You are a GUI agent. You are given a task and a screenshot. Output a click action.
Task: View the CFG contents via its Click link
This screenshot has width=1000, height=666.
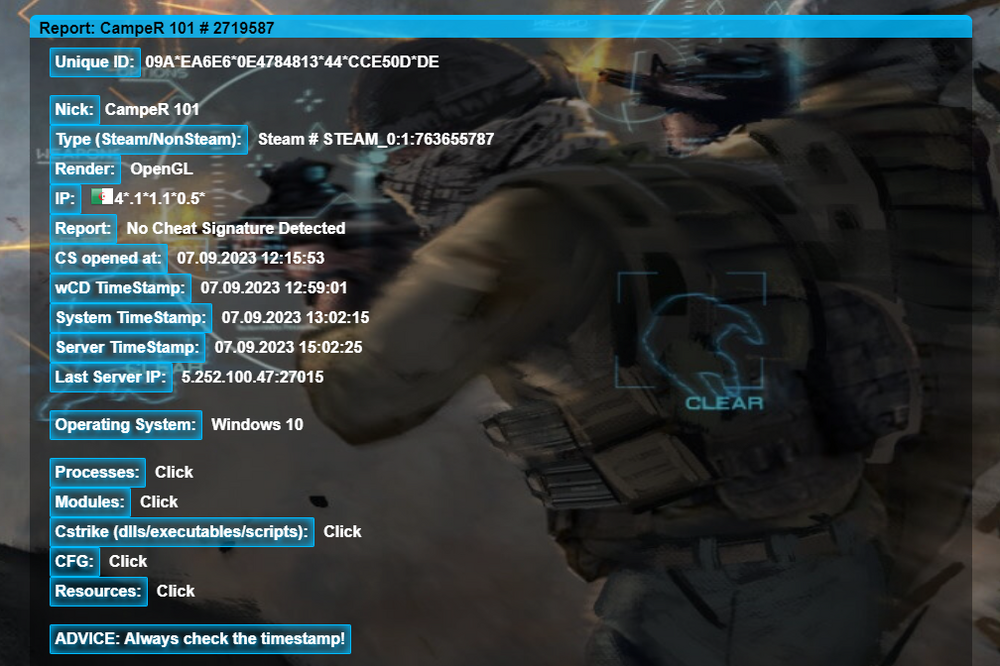point(128,561)
